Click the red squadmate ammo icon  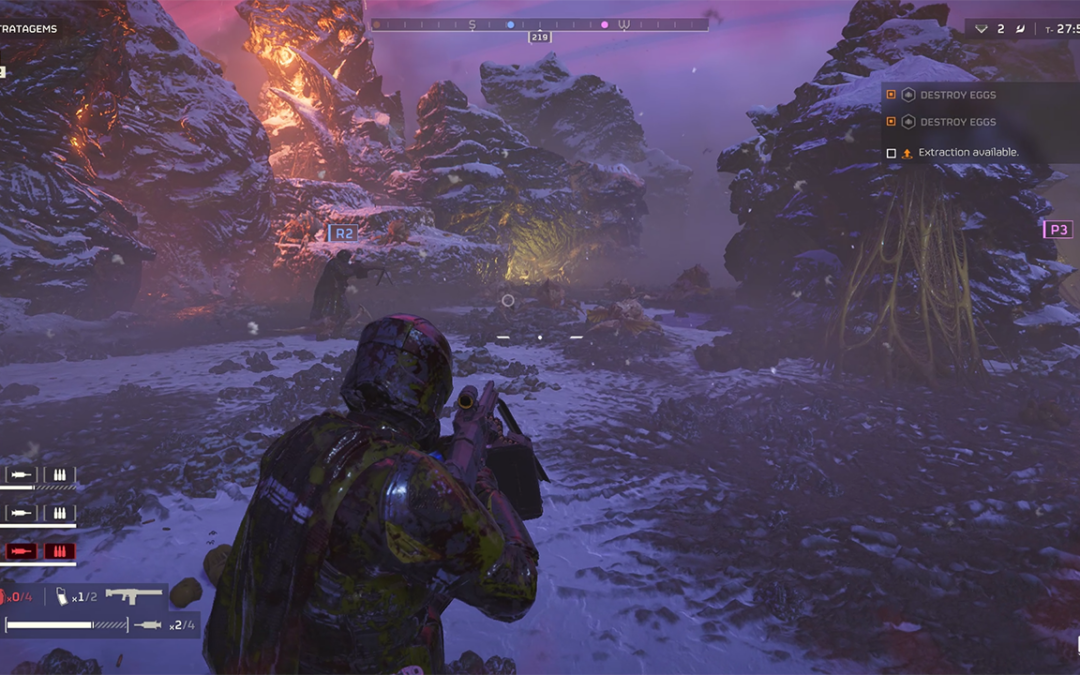tap(59, 551)
